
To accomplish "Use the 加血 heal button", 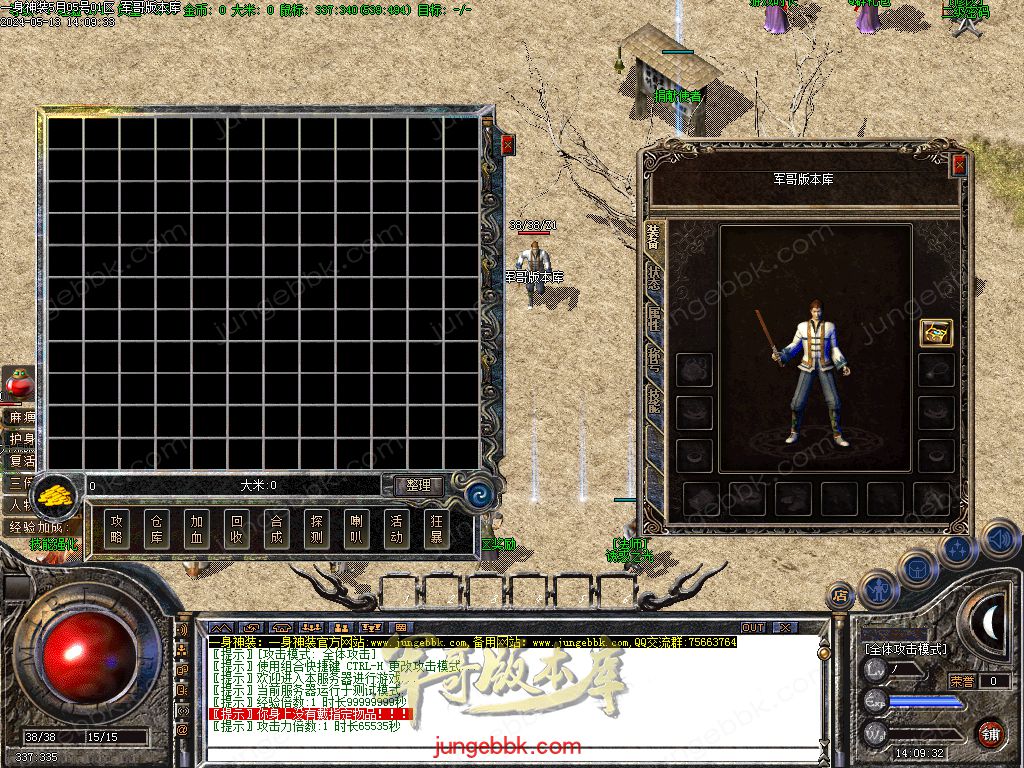I will tap(197, 529).
